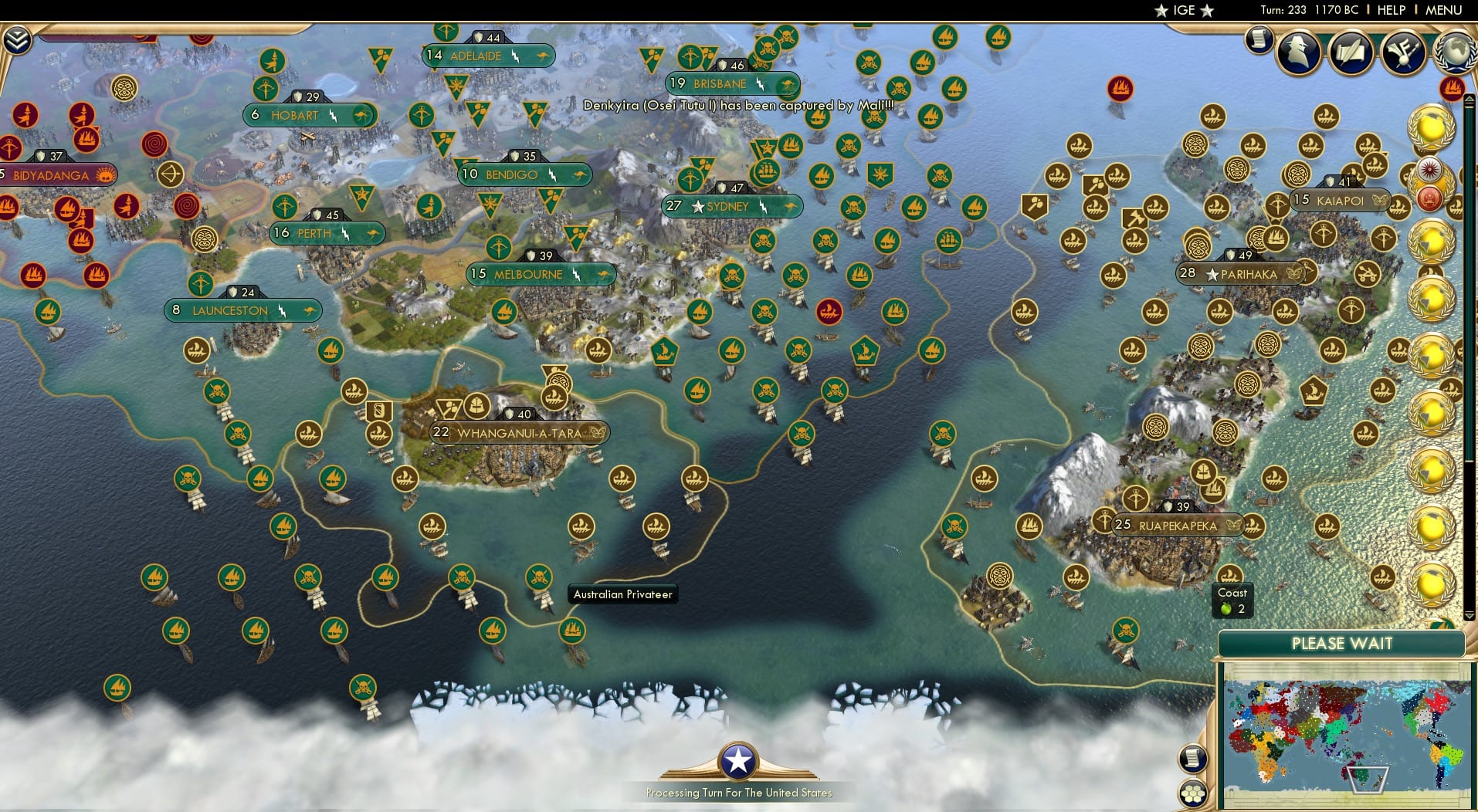Click the small notifications scroll at top right
Image resolution: width=1478 pixels, height=812 pixels.
[x=1261, y=41]
